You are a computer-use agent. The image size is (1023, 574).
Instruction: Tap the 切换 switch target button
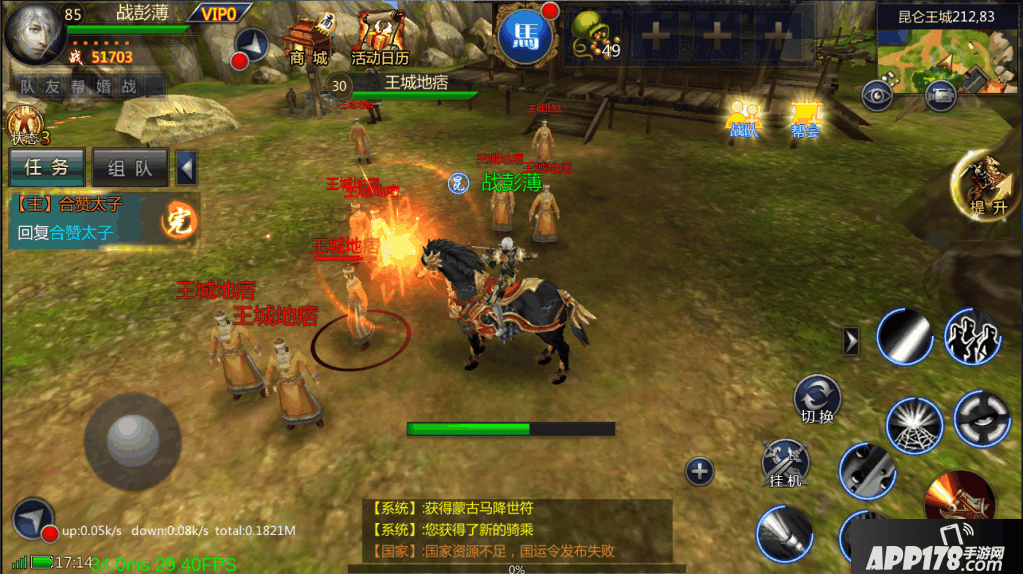tap(817, 397)
